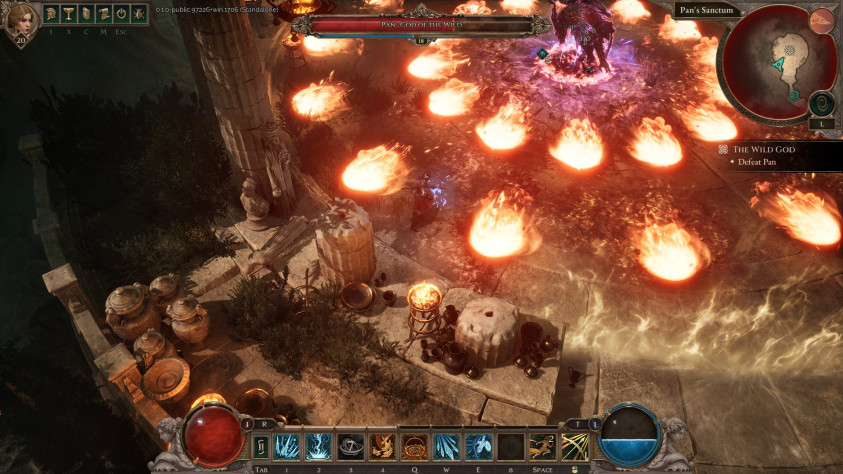Screen dimensions: 843x474
Task: Trigger the blue shield skill on E
Action: pos(478,446)
